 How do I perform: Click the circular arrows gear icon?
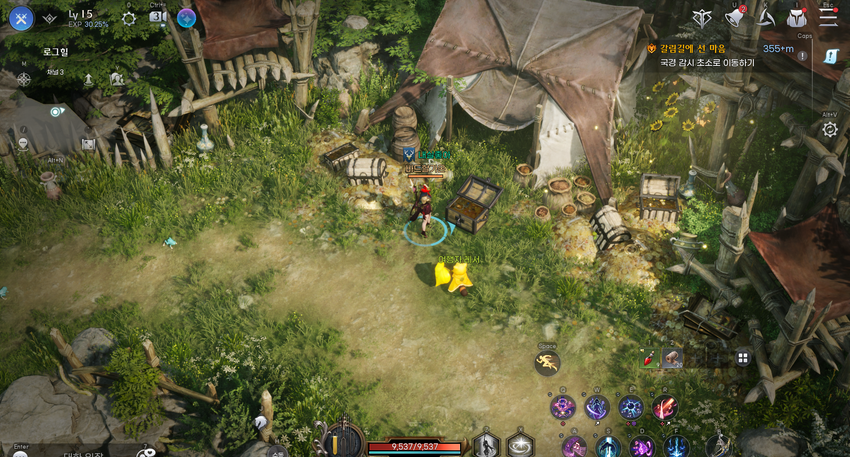tap(829, 130)
